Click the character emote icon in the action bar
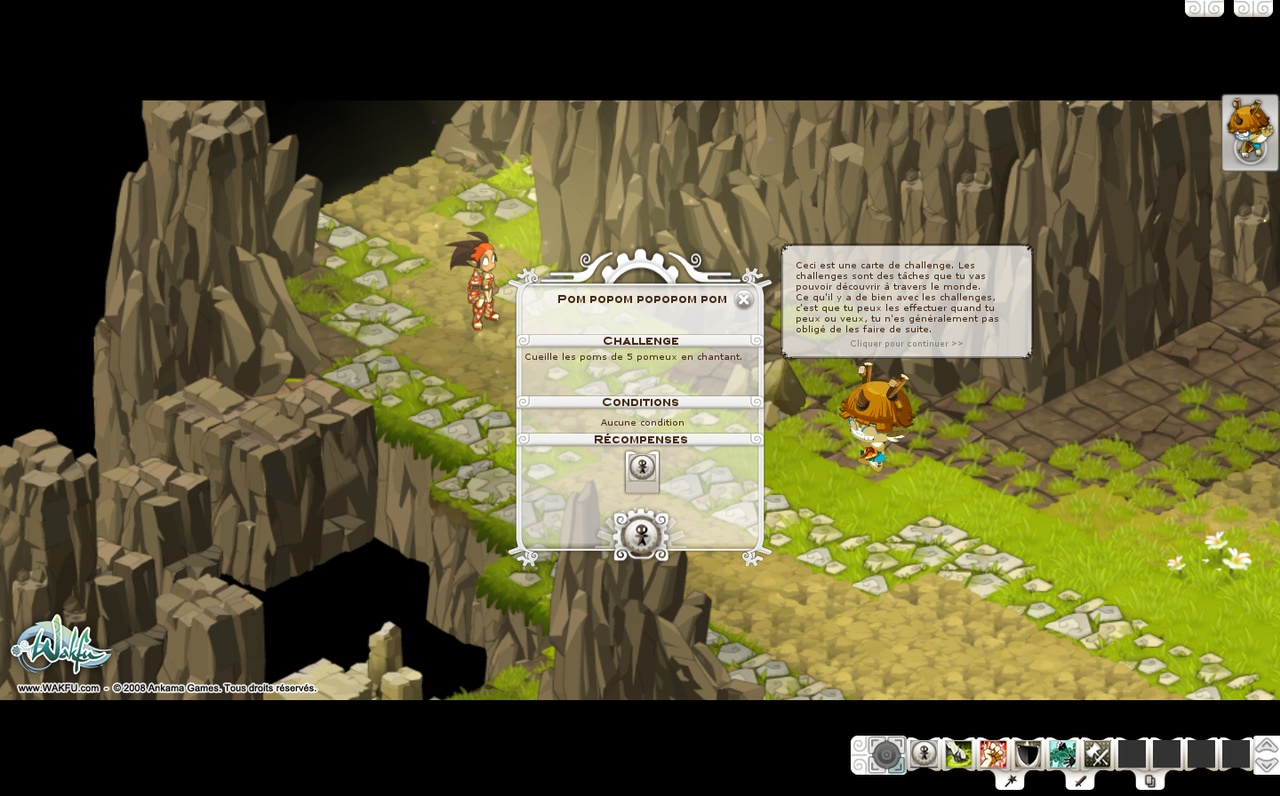1280x796 pixels. 923,755
